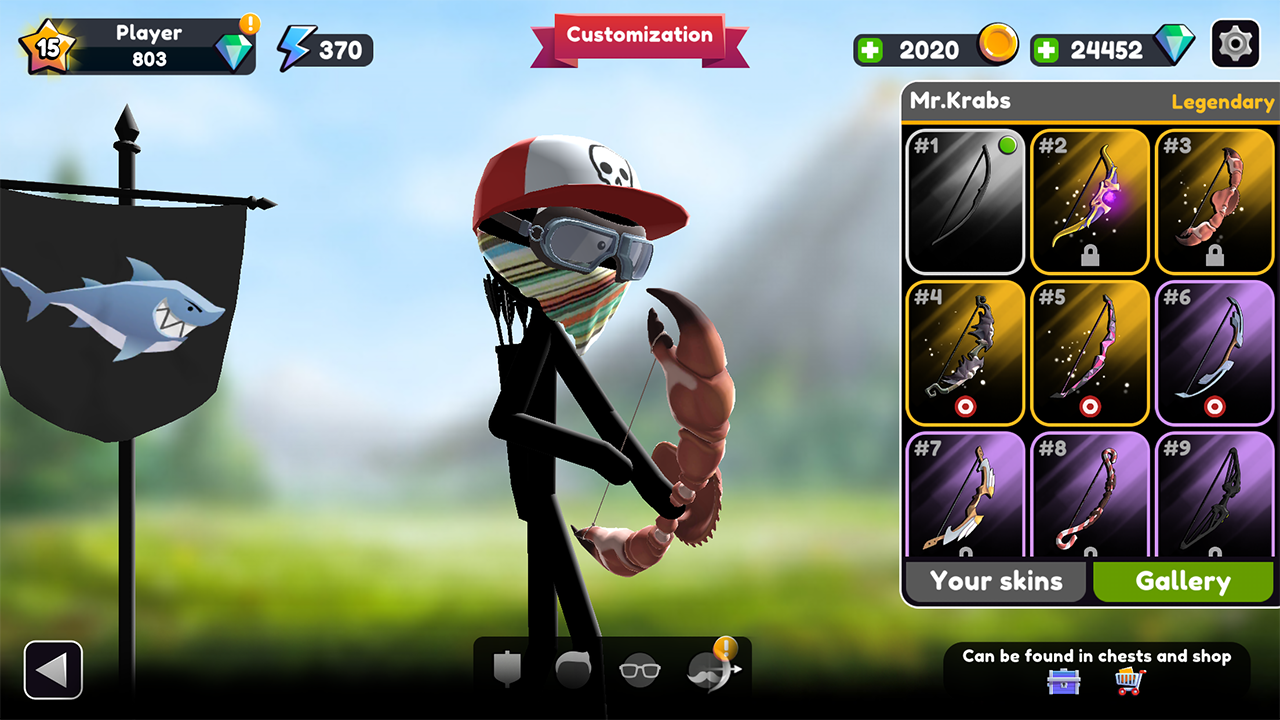
Task: Select the equipped #1 default bow skin
Action: [x=964, y=200]
